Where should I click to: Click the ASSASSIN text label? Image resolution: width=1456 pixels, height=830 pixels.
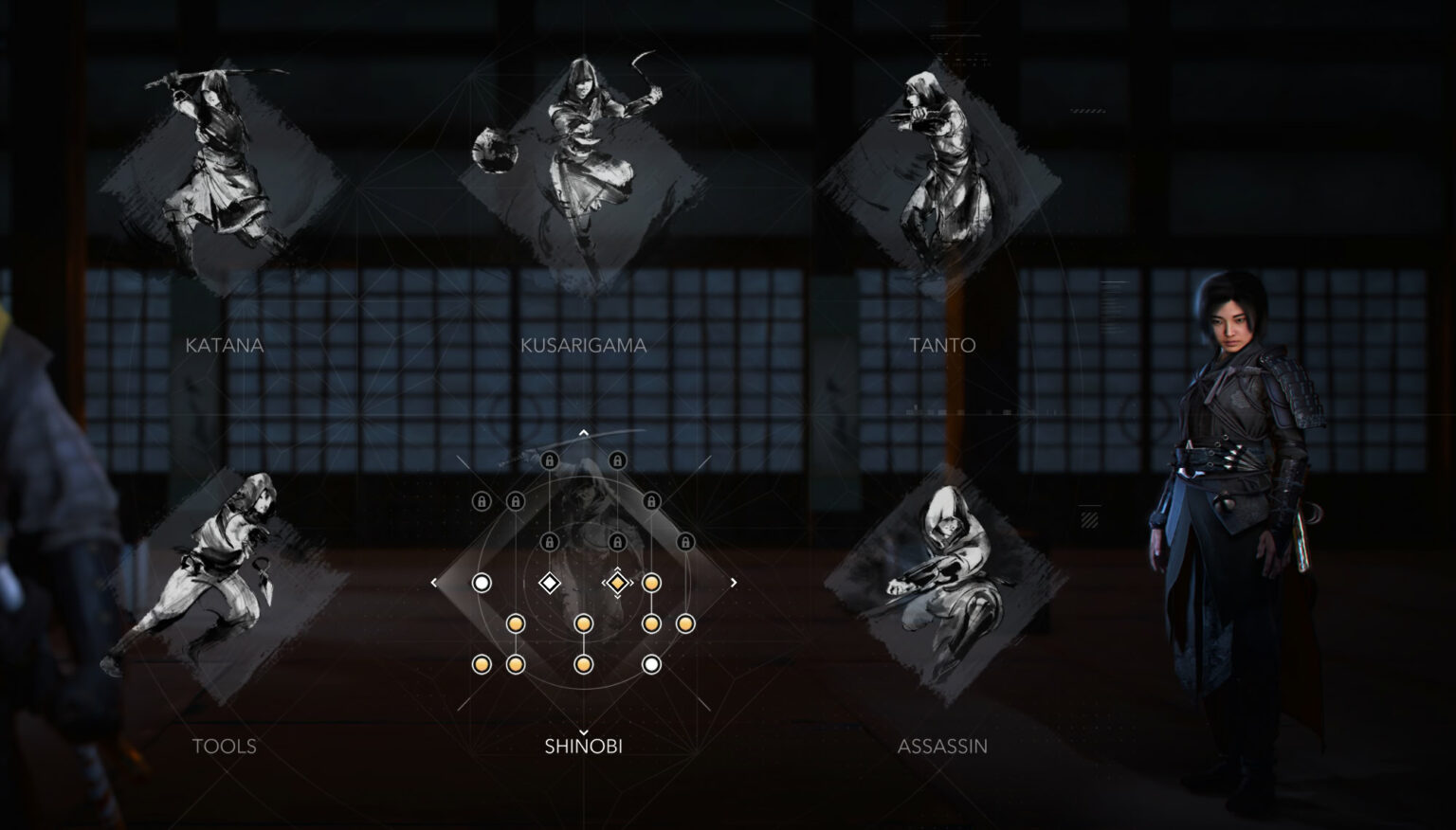coord(943,747)
